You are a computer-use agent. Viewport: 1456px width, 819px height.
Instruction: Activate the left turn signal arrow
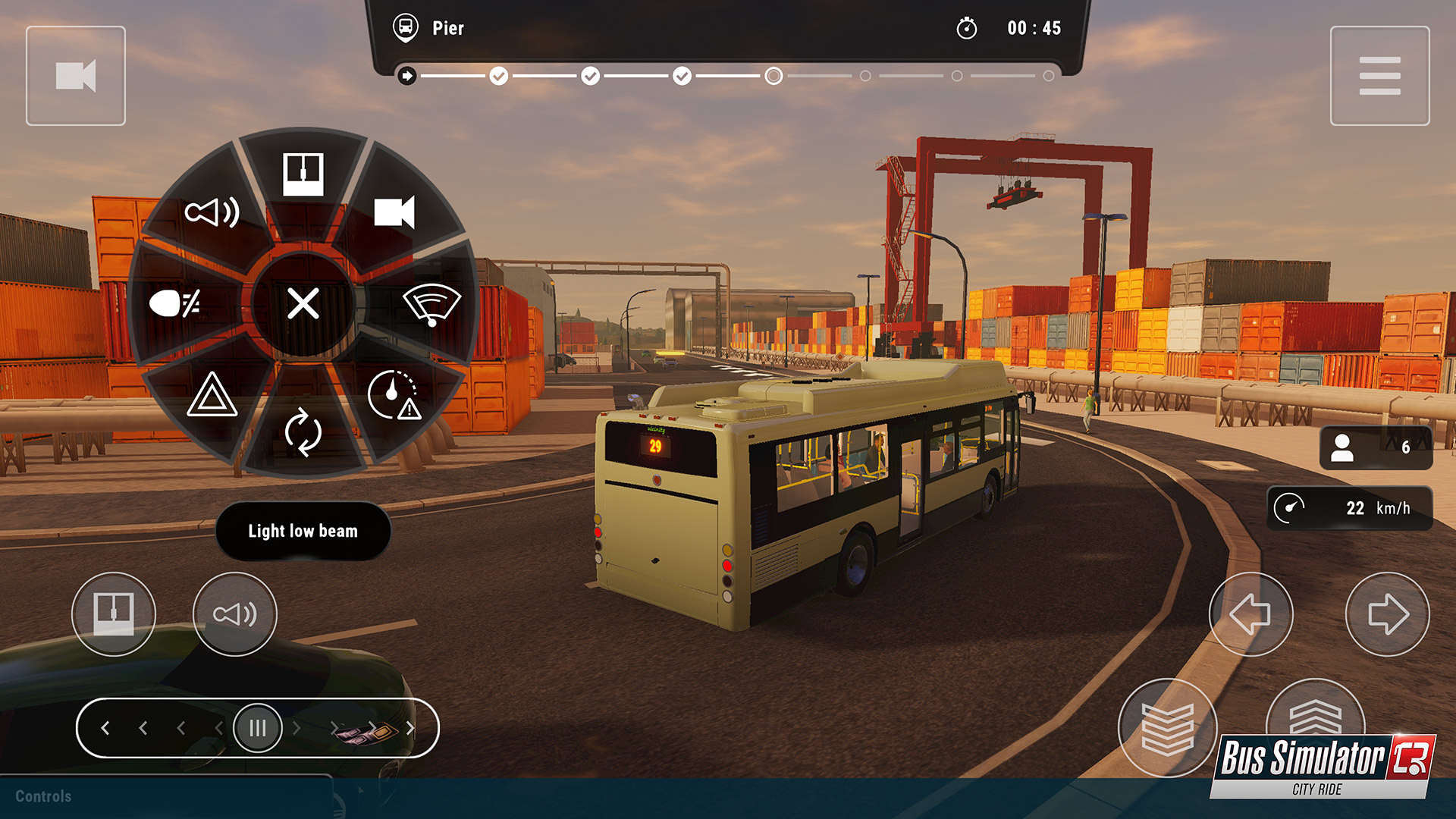click(x=1251, y=614)
